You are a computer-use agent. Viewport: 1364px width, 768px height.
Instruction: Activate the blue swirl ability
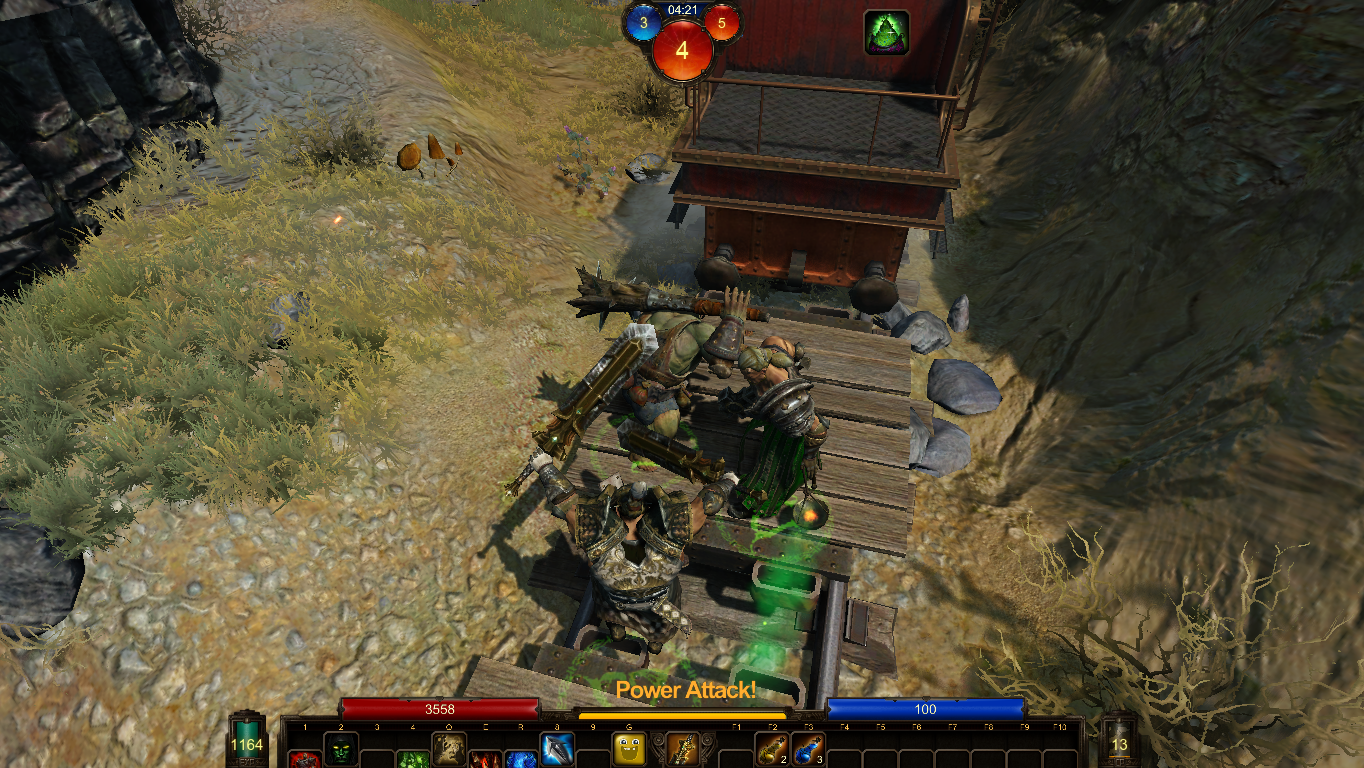click(520, 760)
